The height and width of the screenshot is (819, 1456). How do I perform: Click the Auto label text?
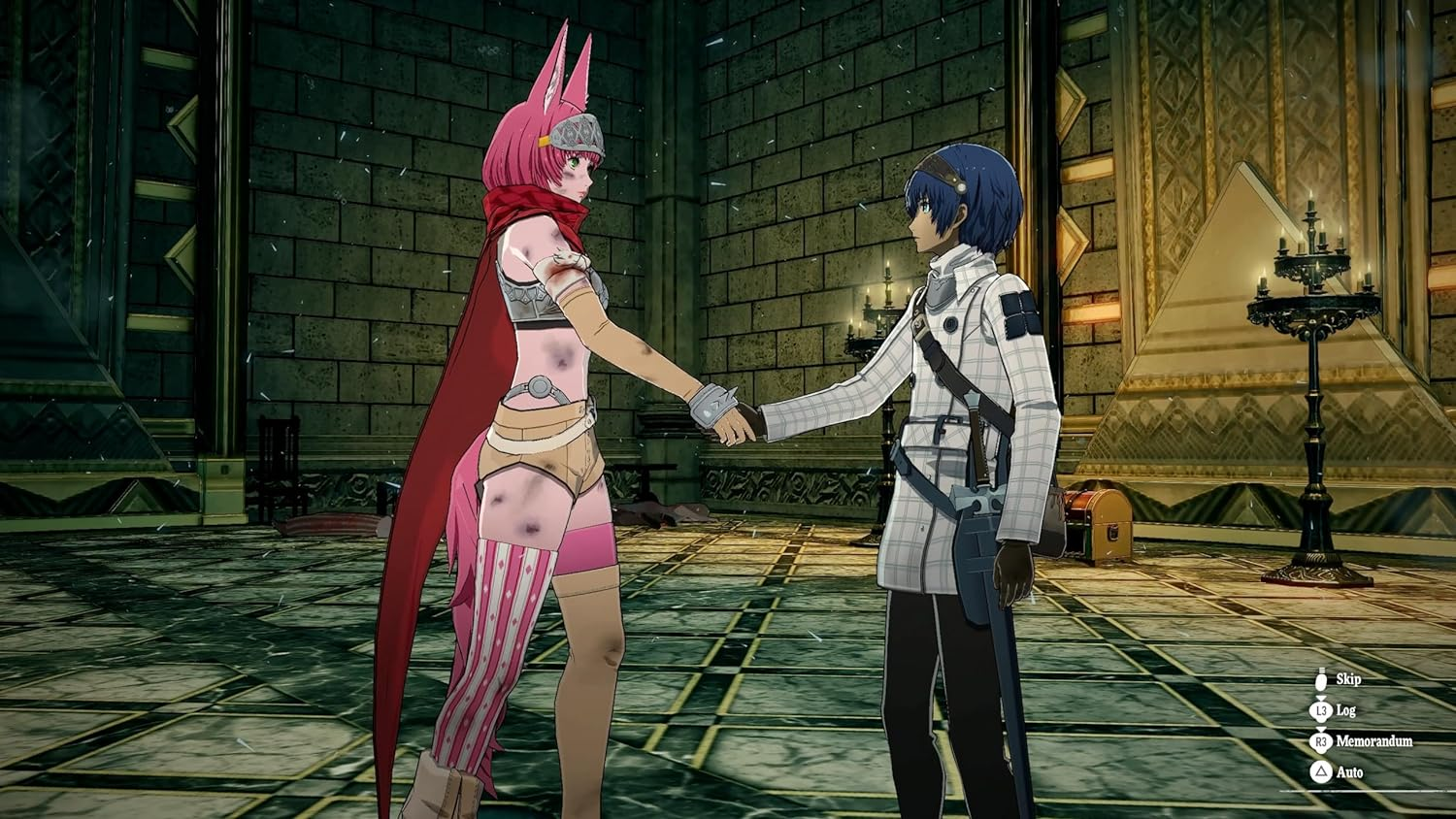click(1349, 771)
